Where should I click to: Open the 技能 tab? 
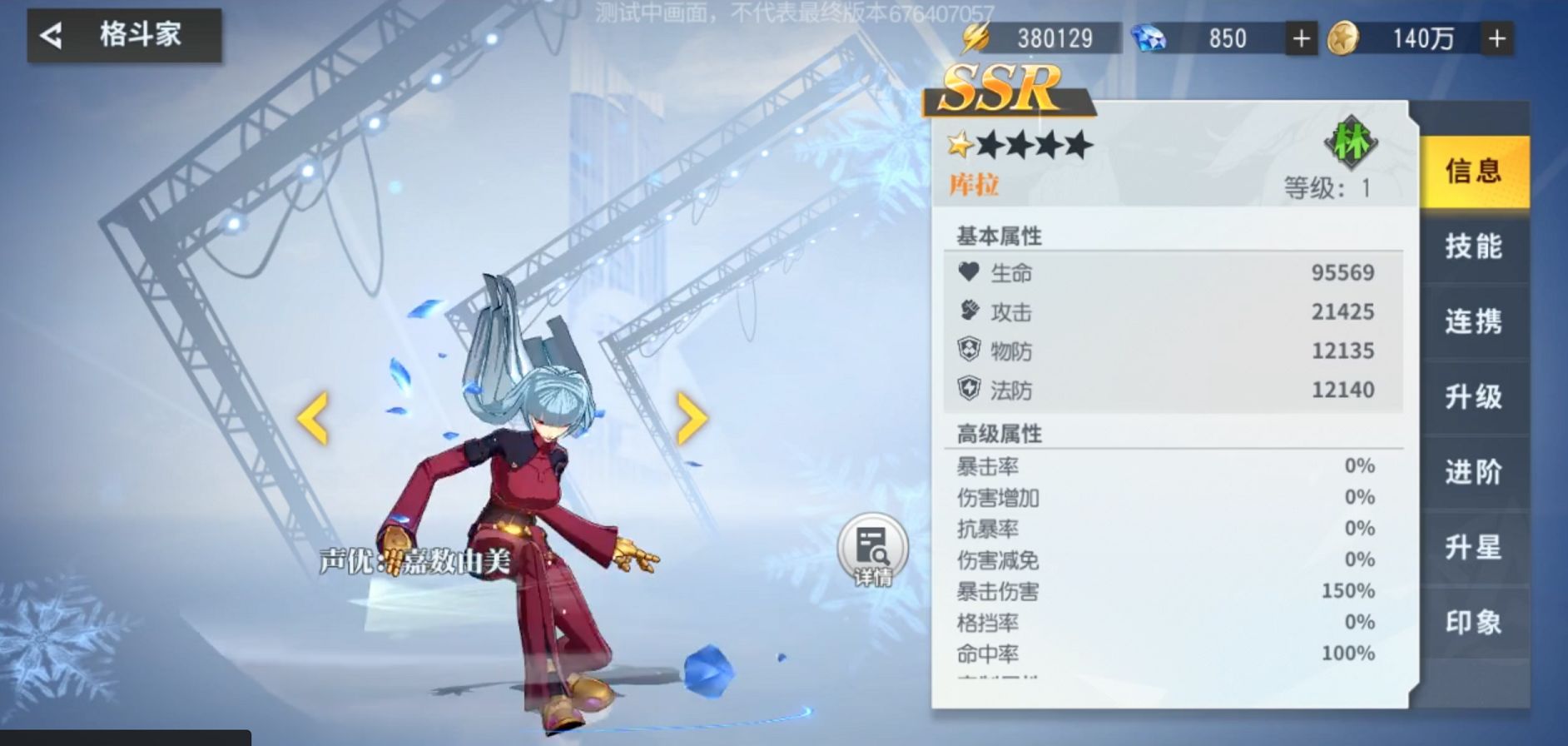(x=1473, y=246)
